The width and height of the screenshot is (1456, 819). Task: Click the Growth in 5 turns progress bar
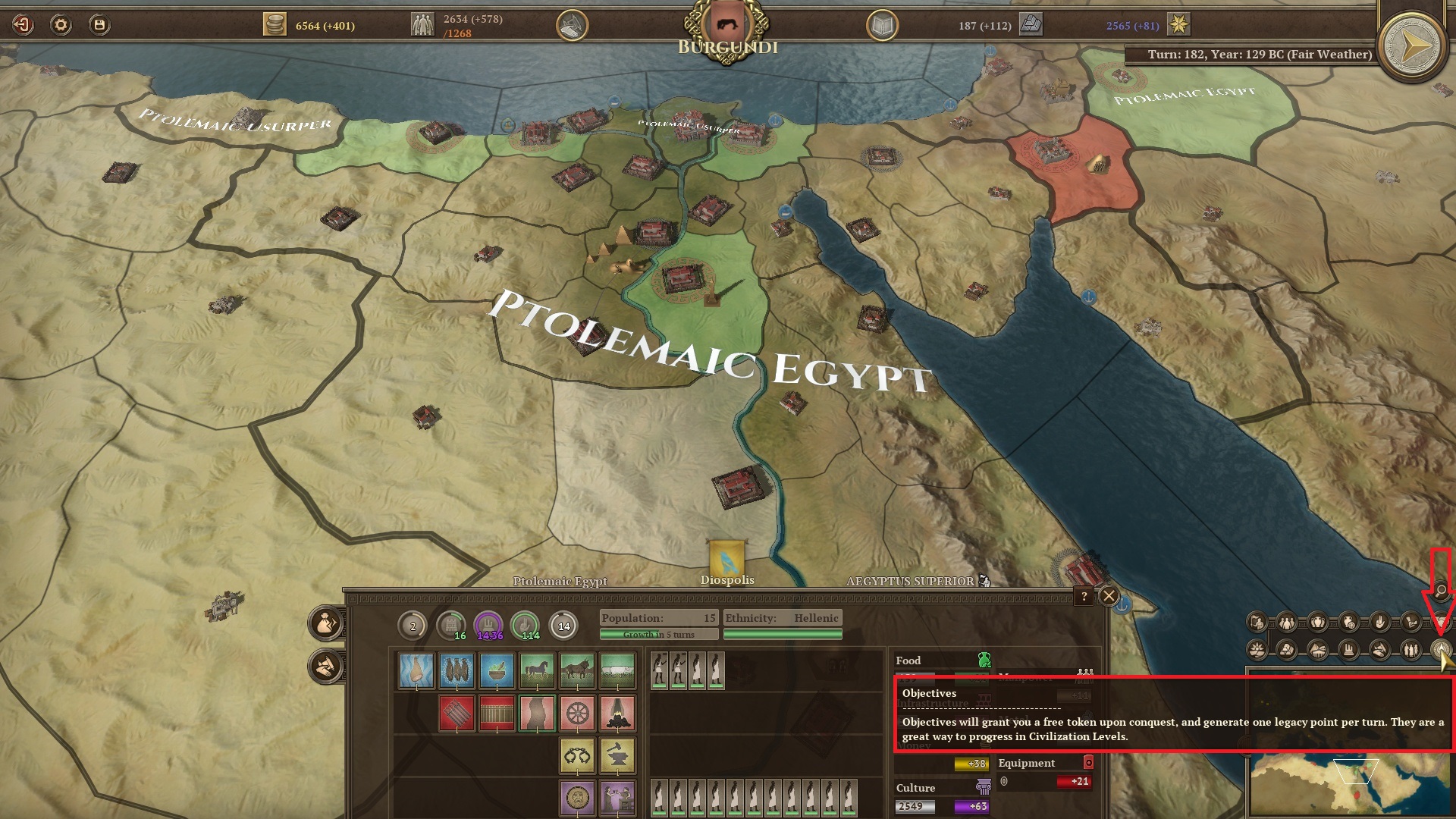tap(658, 633)
